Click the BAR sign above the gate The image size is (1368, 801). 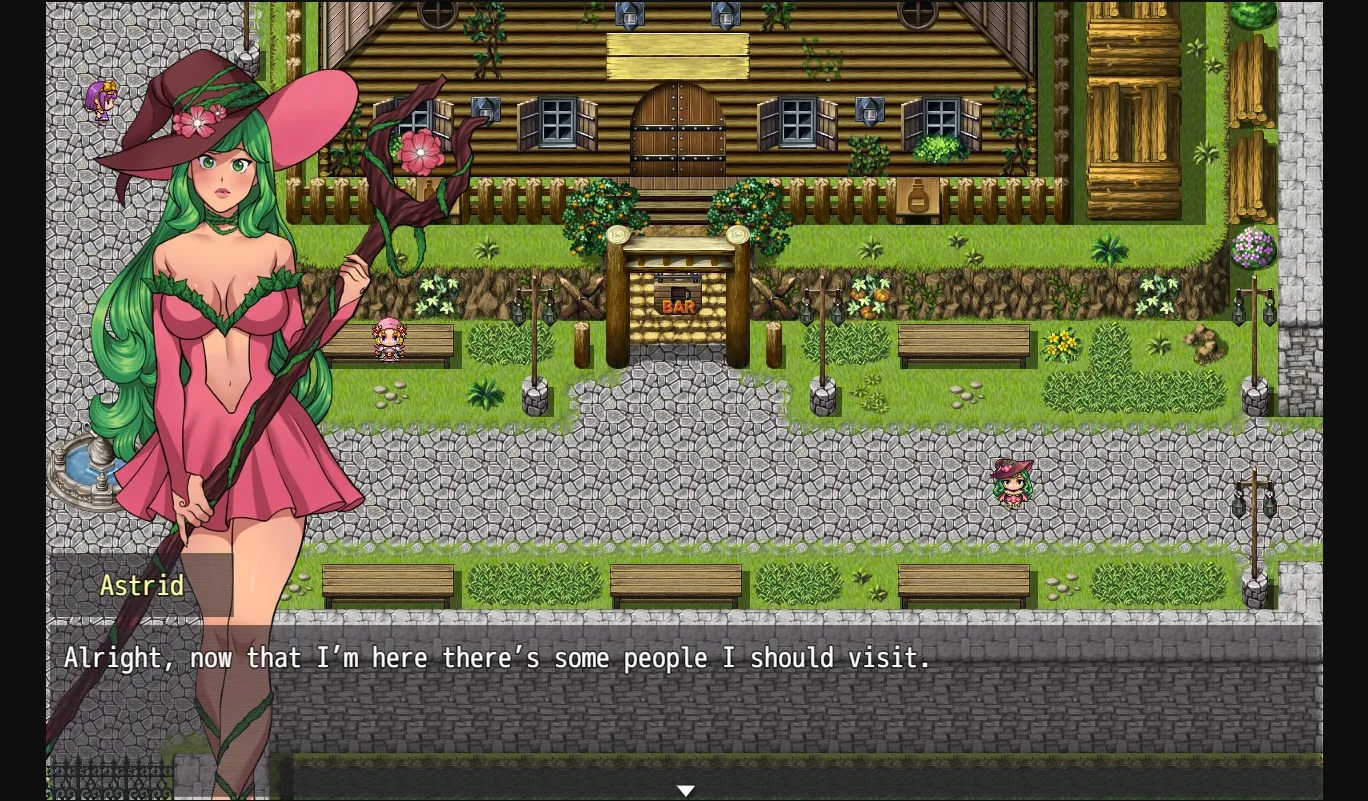point(679,306)
